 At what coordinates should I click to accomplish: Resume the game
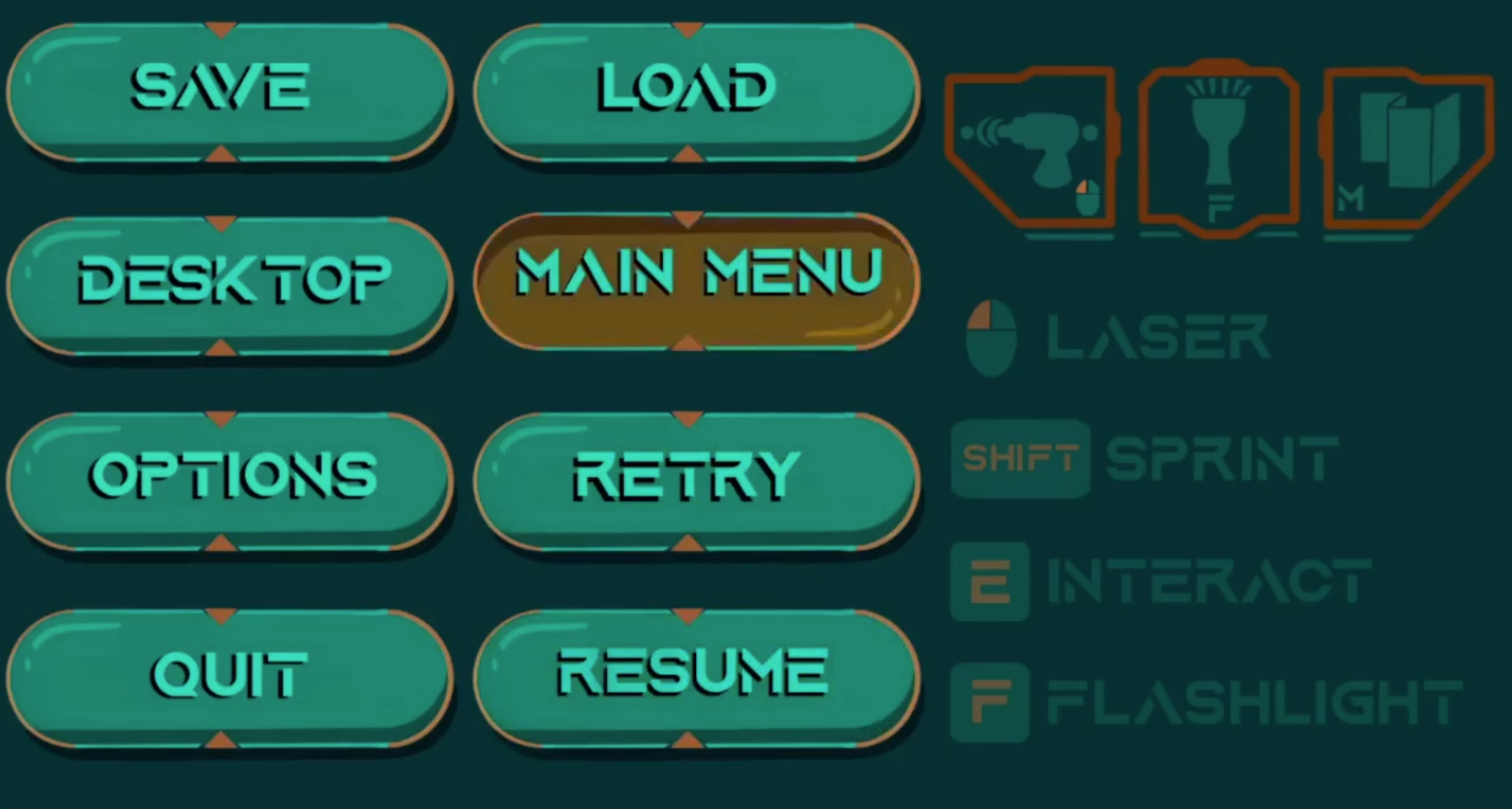[691, 670]
